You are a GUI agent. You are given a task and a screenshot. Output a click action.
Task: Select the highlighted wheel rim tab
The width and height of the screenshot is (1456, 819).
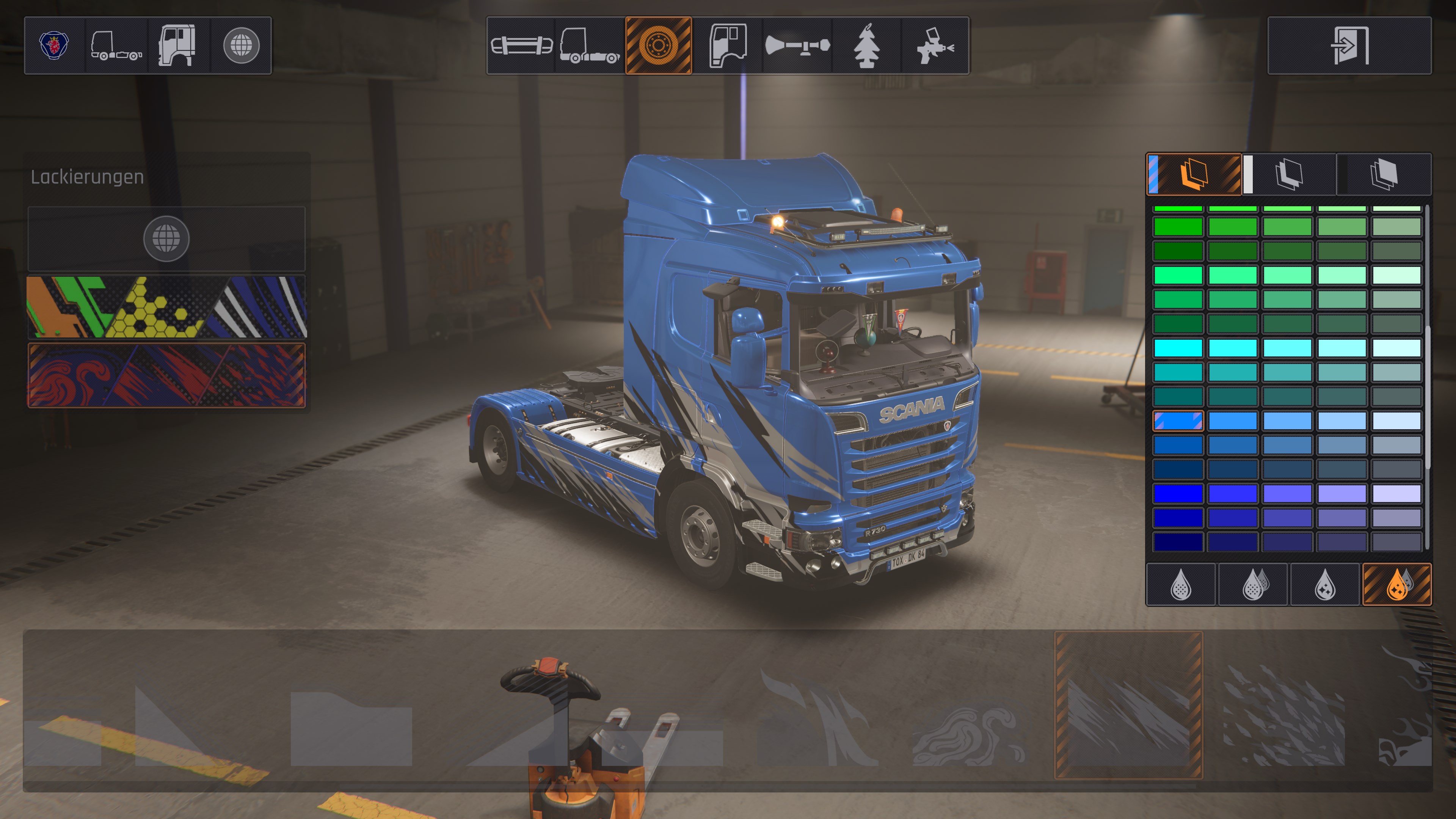(x=659, y=45)
